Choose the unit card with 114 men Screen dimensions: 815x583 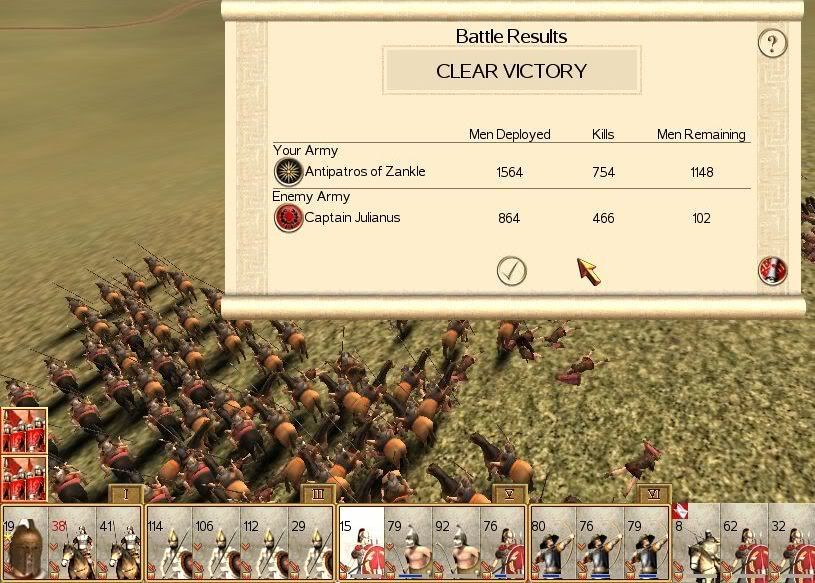pyautogui.click(x=169, y=544)
